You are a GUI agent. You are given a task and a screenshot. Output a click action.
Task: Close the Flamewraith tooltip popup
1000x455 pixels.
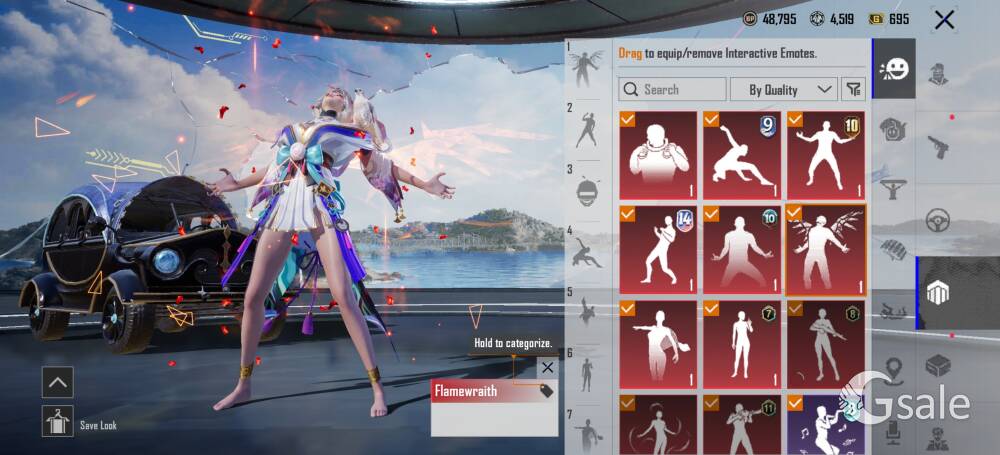coord(547,368)
